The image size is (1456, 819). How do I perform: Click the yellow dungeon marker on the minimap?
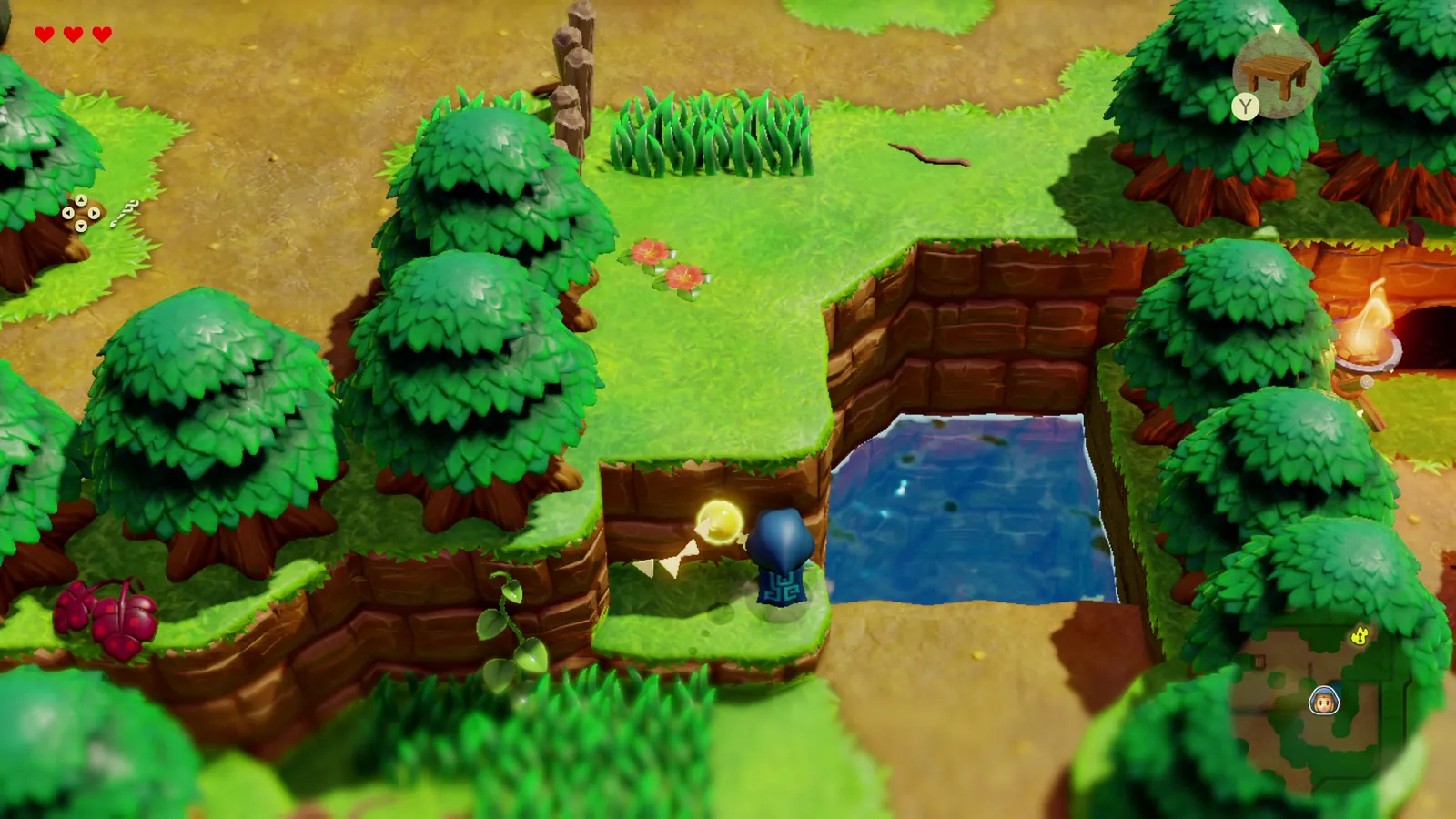pyautogui.click(x=1361, y=635)
